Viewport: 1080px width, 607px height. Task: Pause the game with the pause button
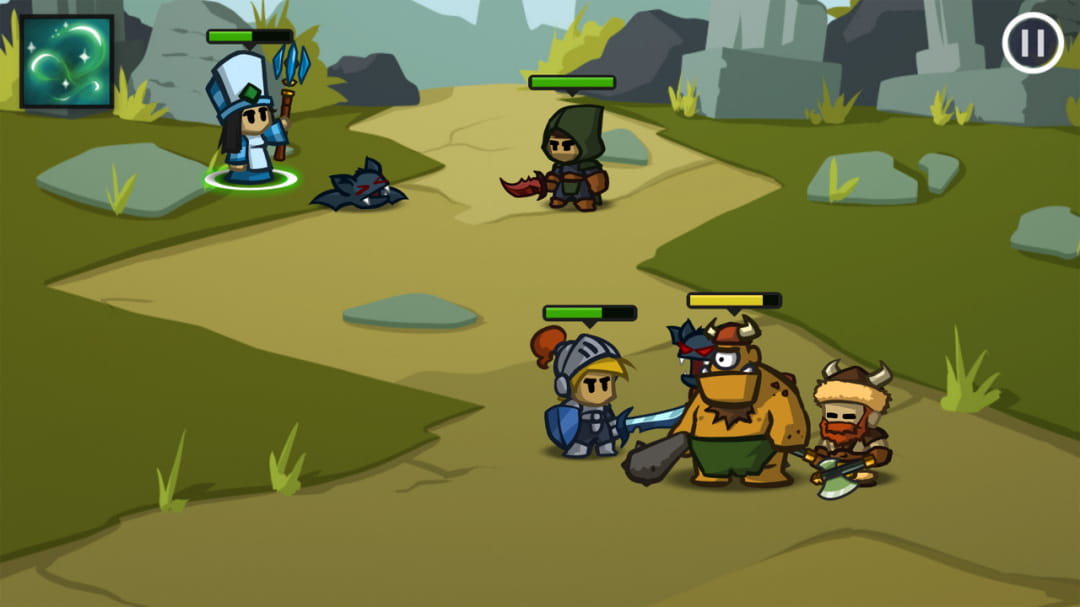click(x=1032, y=44)
